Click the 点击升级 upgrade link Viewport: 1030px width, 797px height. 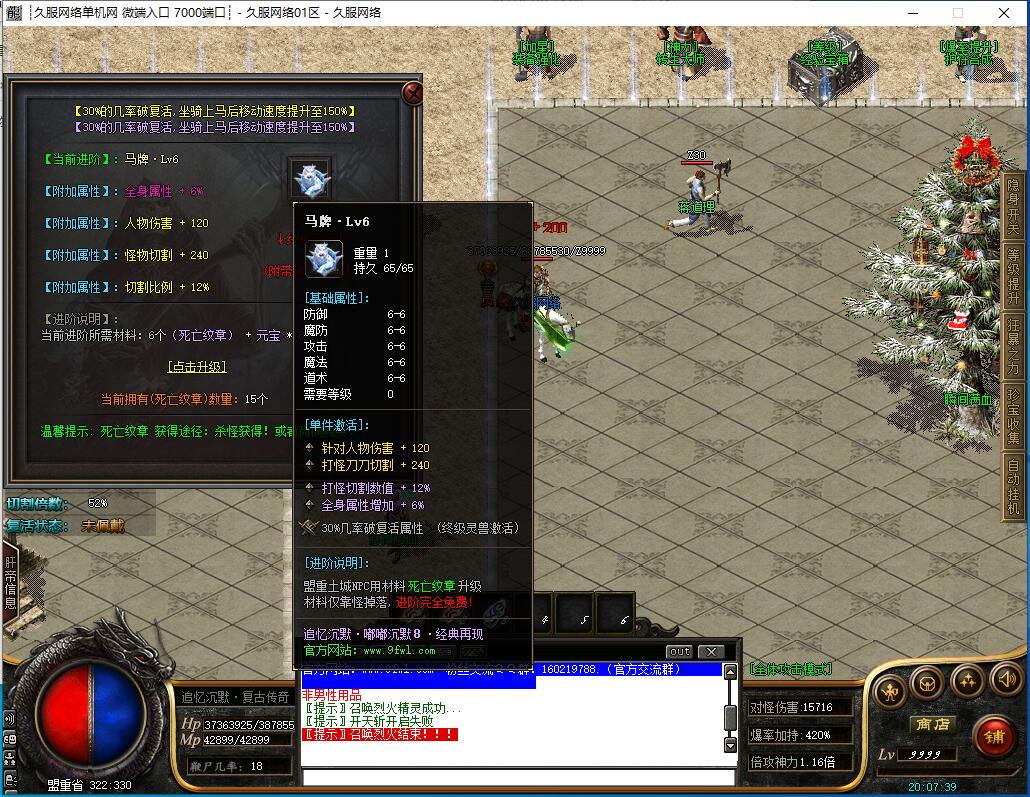pyautogui.click(x=196, y=367)
